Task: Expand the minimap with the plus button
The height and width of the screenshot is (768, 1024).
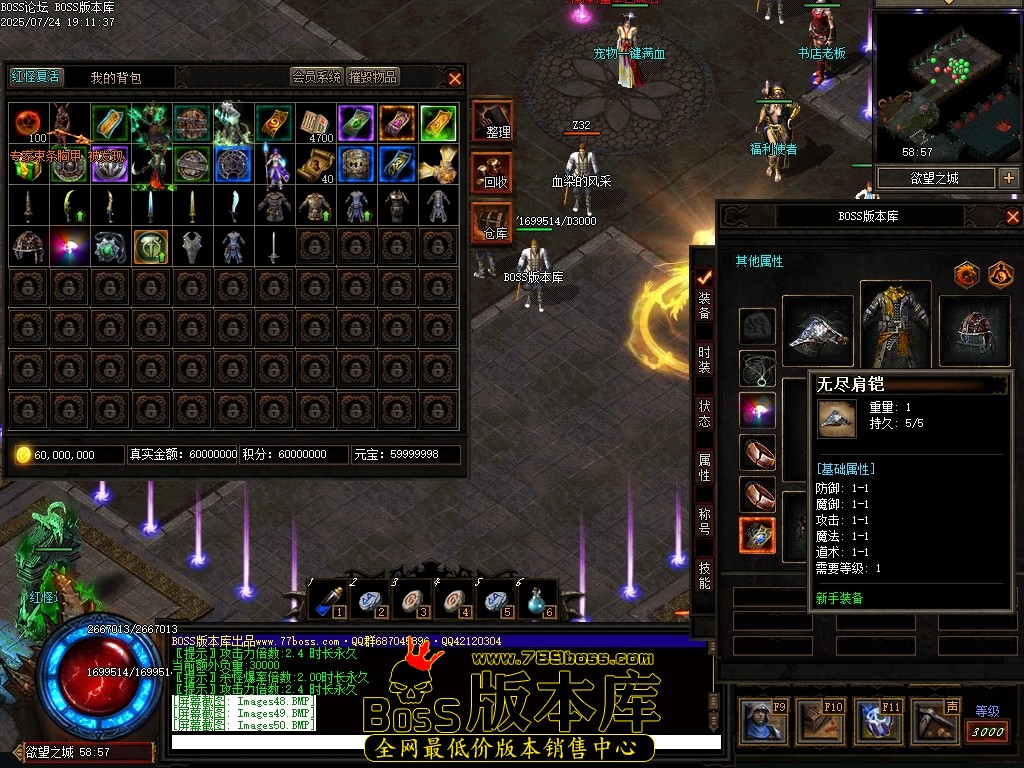Action: 1008,178
